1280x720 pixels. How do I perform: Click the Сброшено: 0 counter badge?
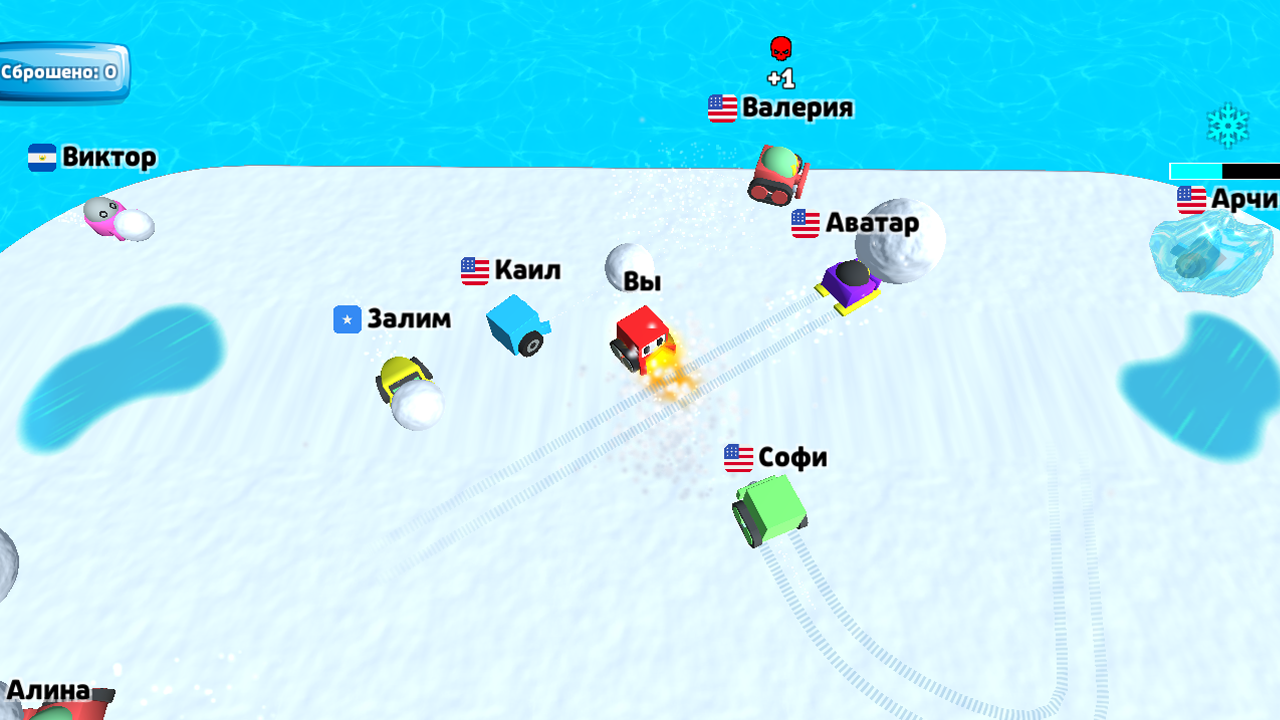[62, 72]
